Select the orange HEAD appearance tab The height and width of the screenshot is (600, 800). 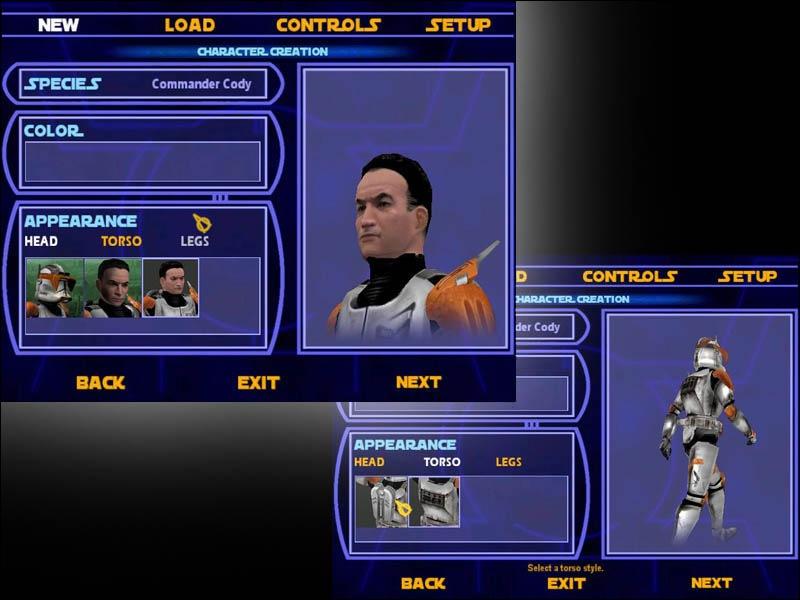pos(369,462)
